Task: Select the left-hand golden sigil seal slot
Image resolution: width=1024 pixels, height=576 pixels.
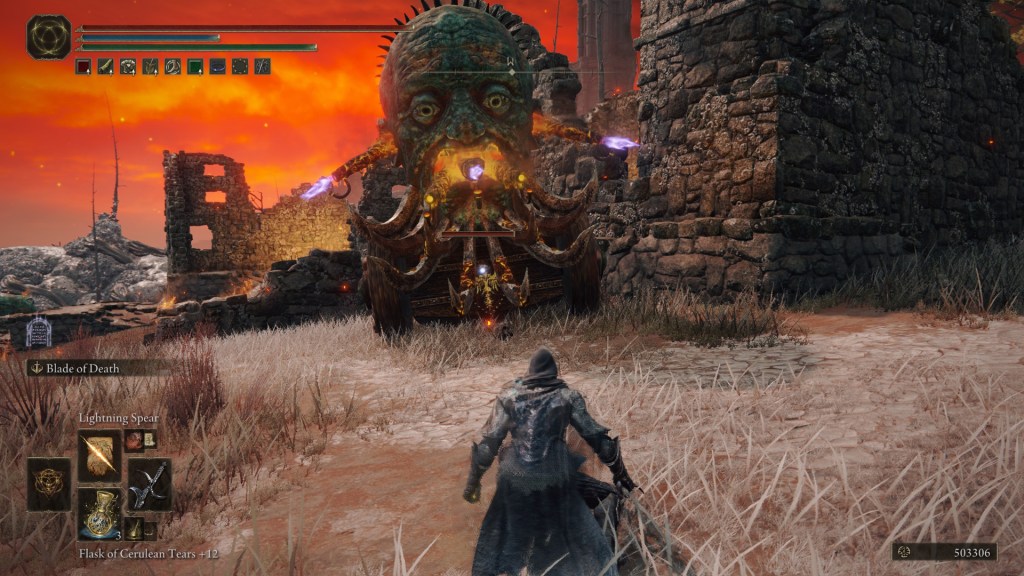Action: point(49,484)
